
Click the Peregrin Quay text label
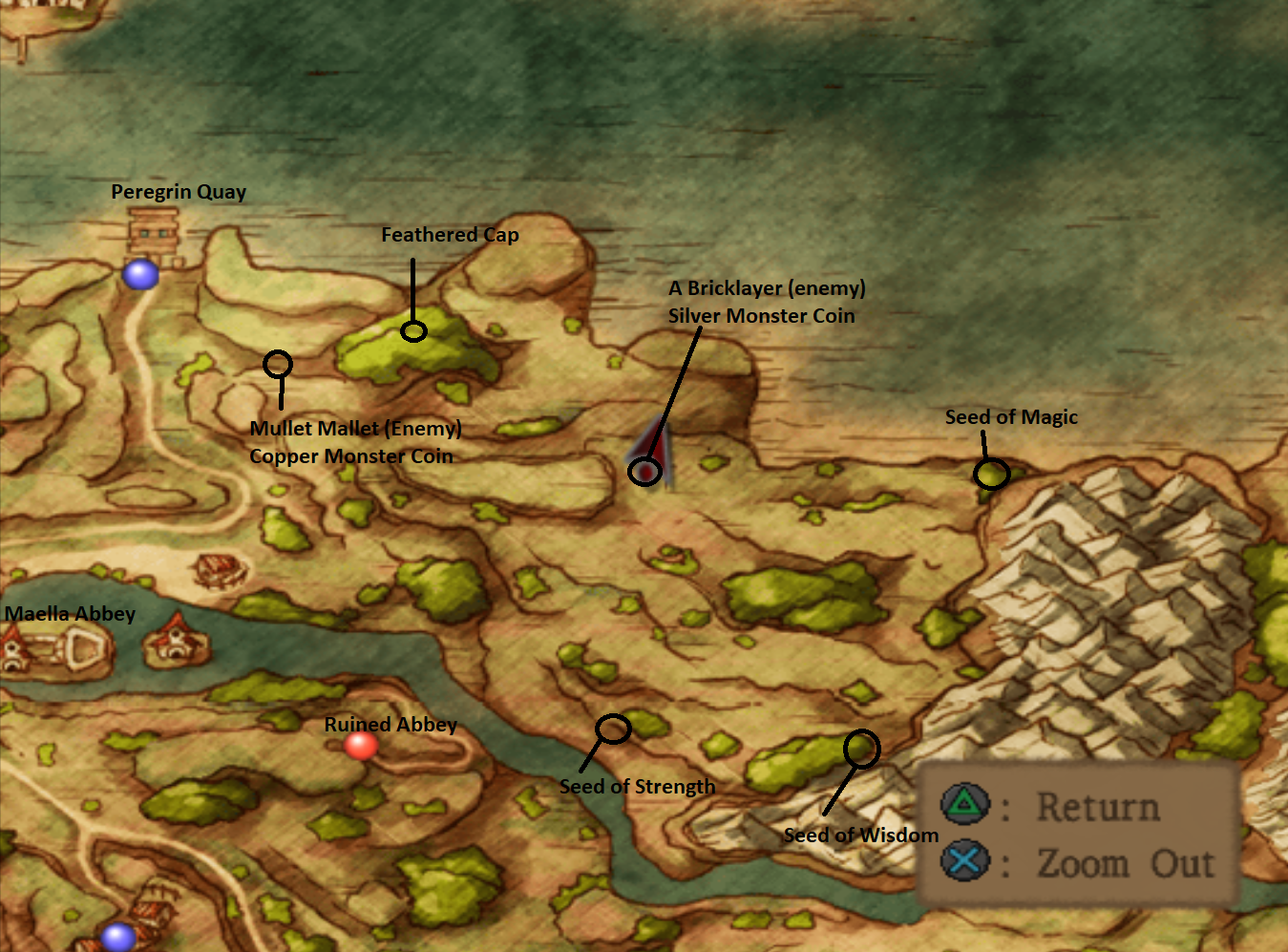pos(178,191)
